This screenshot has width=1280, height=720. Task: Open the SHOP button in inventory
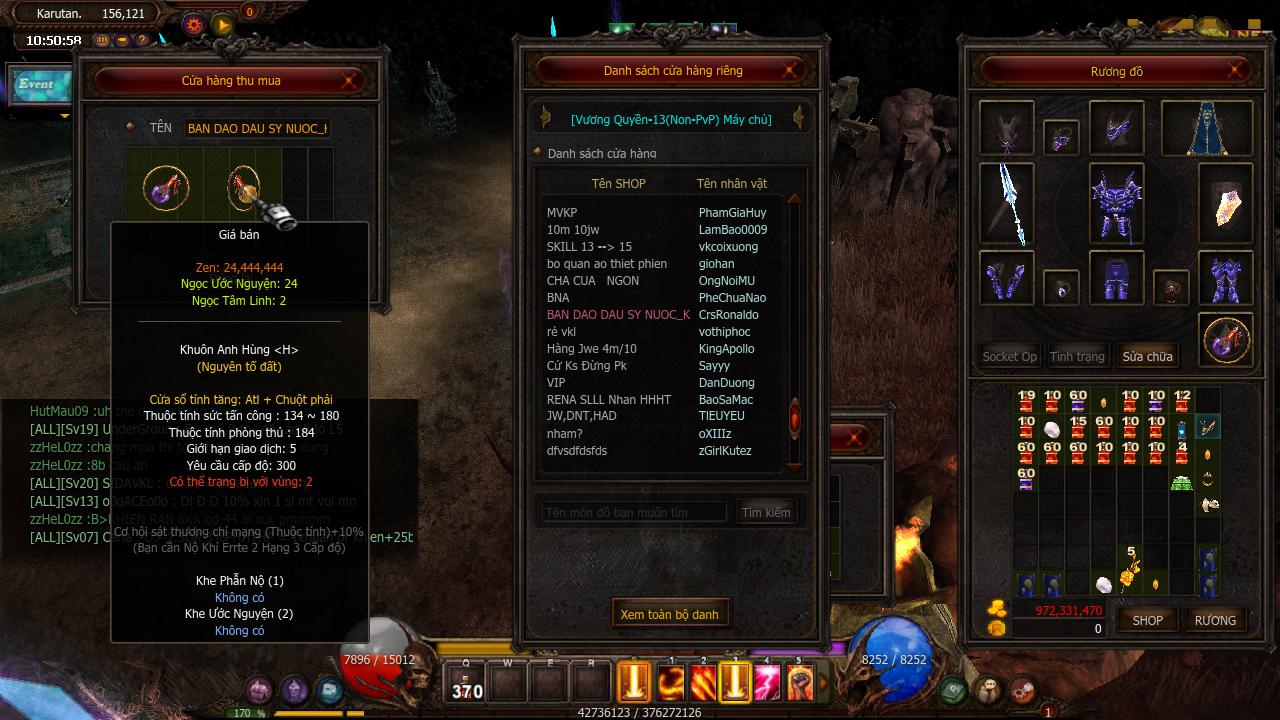tap(1147, 620)
